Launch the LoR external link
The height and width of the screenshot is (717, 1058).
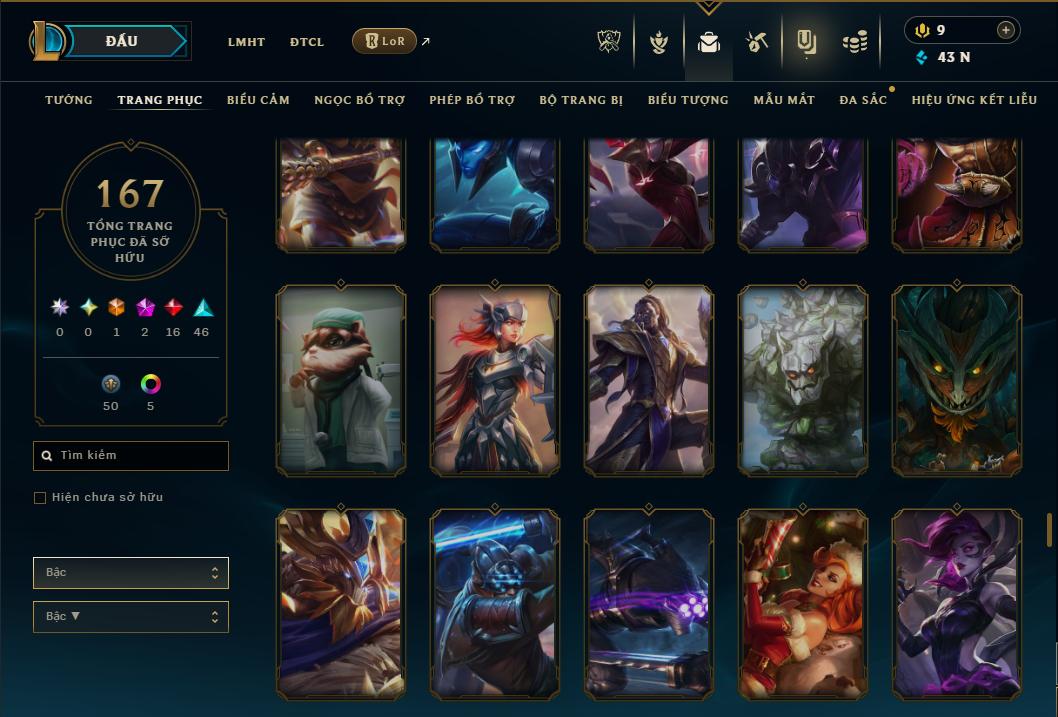pos(385,41)
